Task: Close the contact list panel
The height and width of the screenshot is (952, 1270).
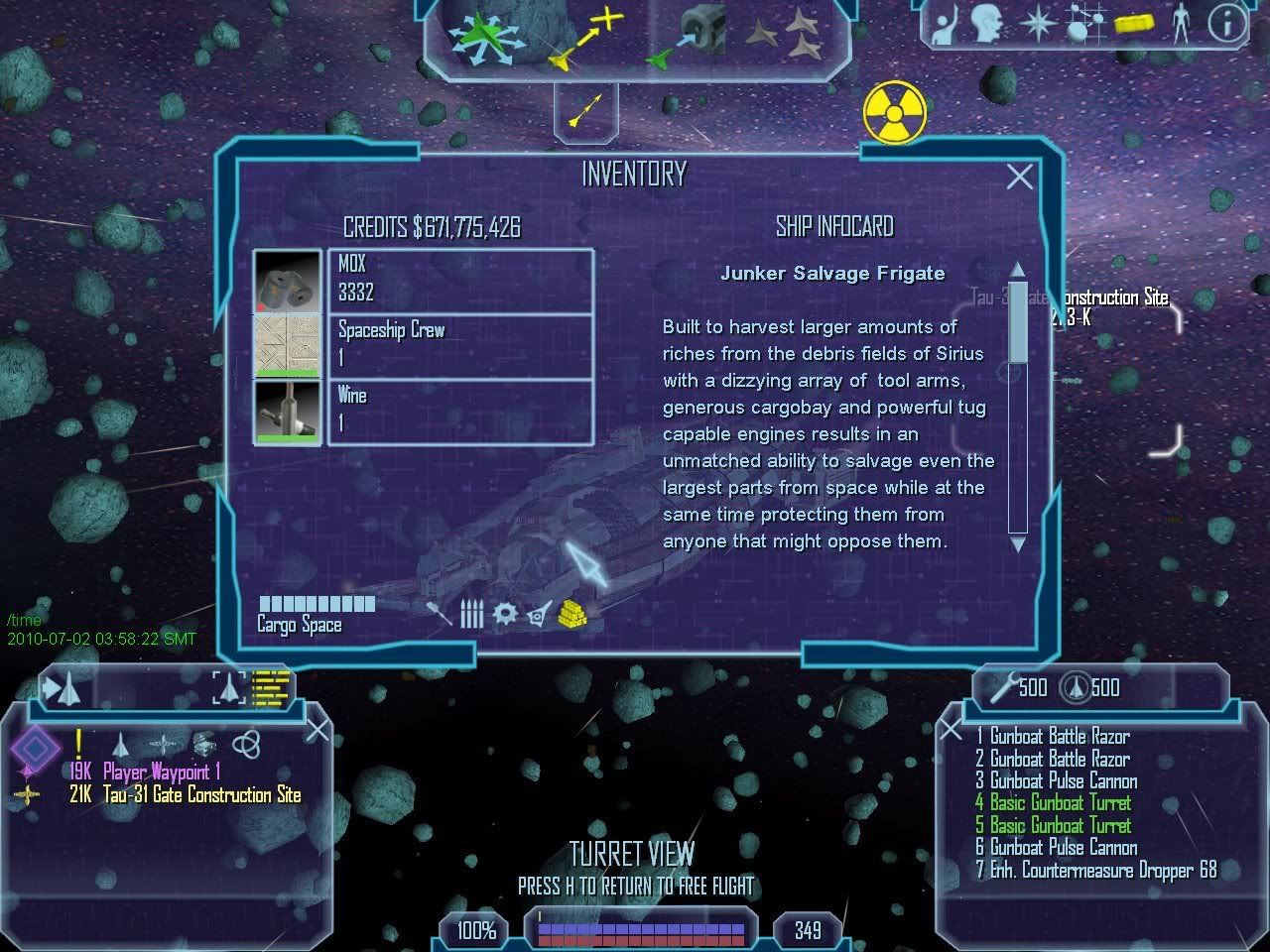Action: pos(317,731)
